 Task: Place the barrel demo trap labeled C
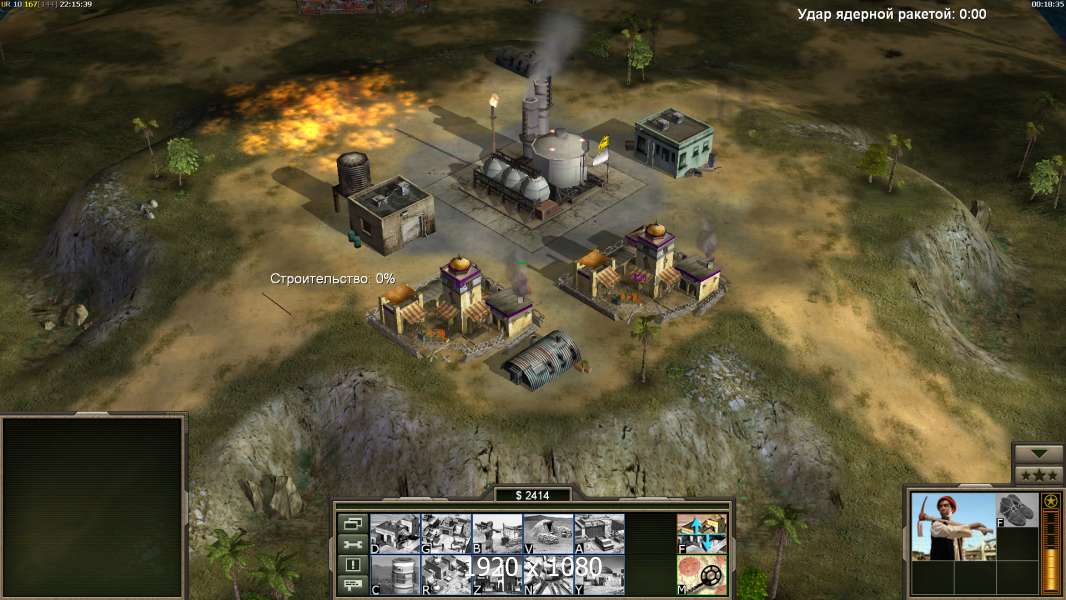click(x=395, y=575)
